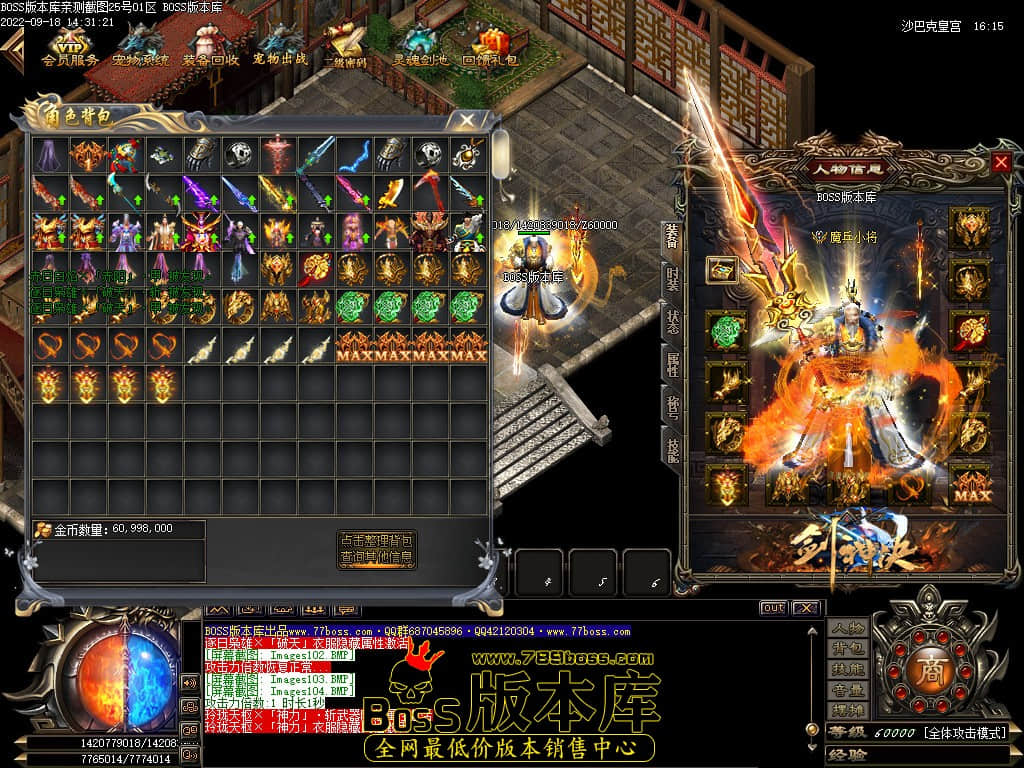This screenshot has width=1024, height=768.
Task: Switch to the 技能 skills tab
Action: (672, 447)
